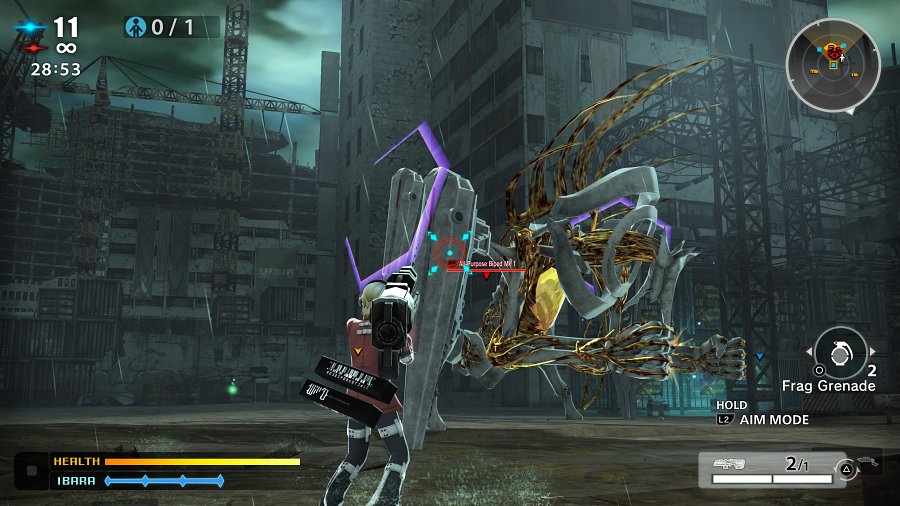Click the right arrow beside the grenade
The height and width of the screenshot is (506, 900).
tap(872, 351)
